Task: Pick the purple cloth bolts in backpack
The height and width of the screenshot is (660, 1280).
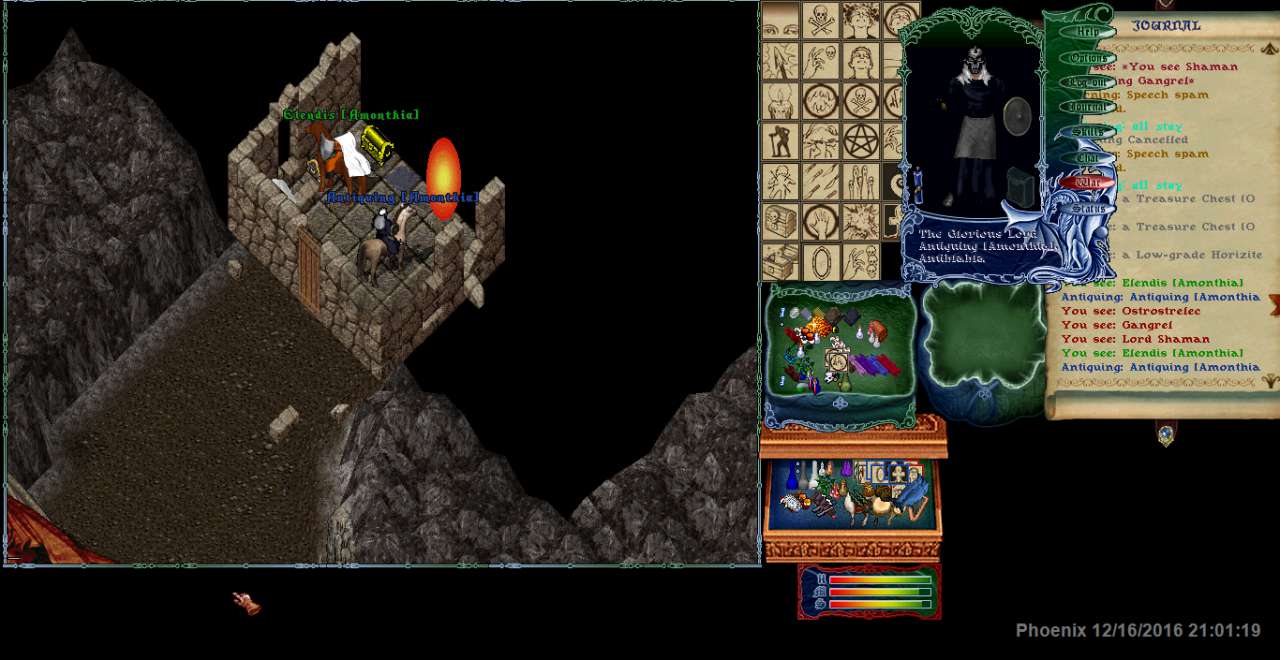Action: [866, 365]
